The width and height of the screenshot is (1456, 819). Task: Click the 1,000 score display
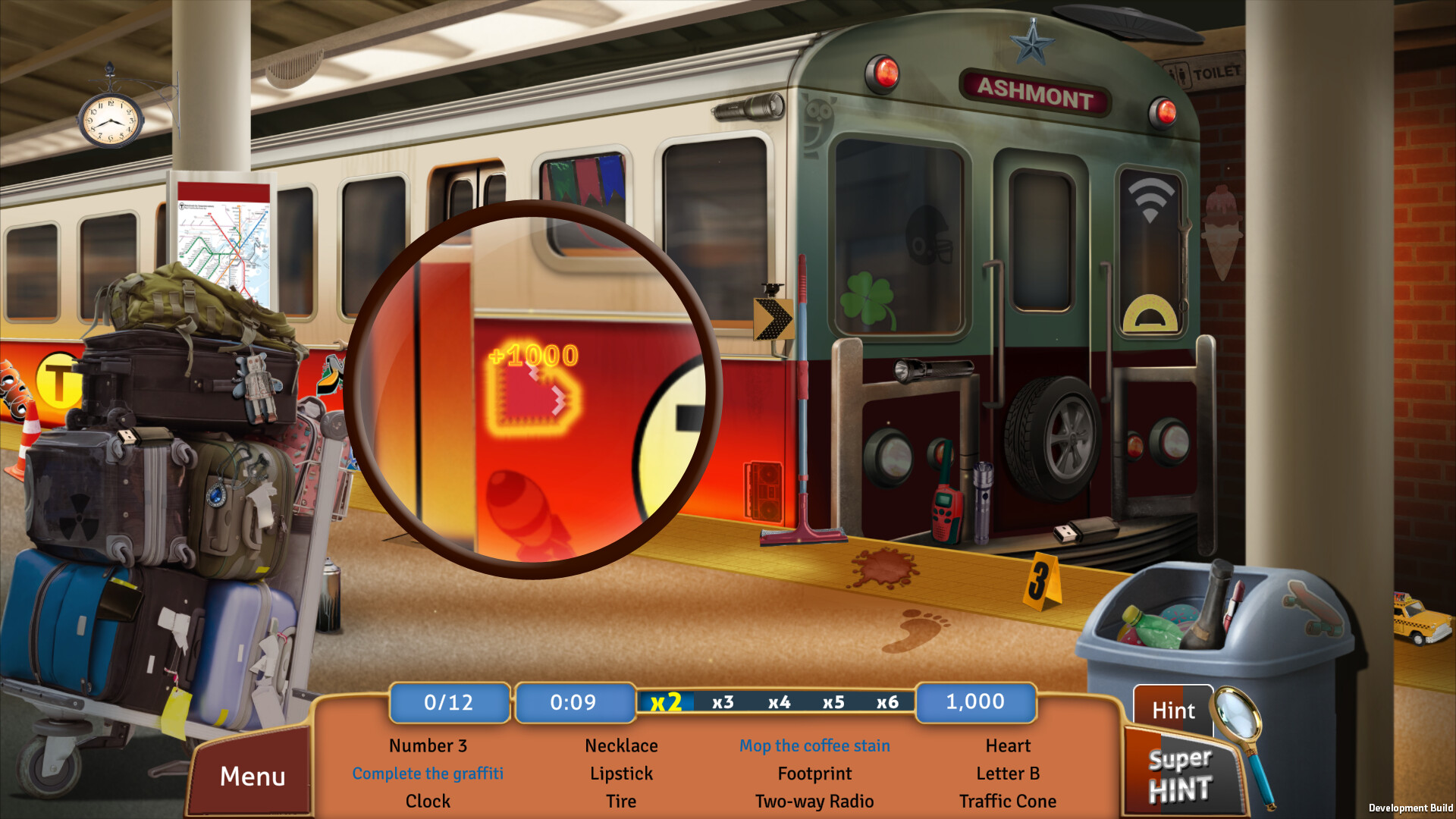pos(975,702)
